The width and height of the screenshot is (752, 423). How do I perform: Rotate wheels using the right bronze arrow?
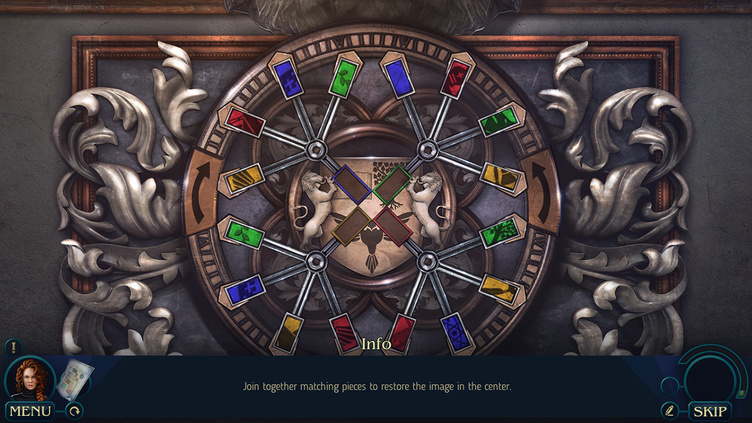tap(541, 189)
